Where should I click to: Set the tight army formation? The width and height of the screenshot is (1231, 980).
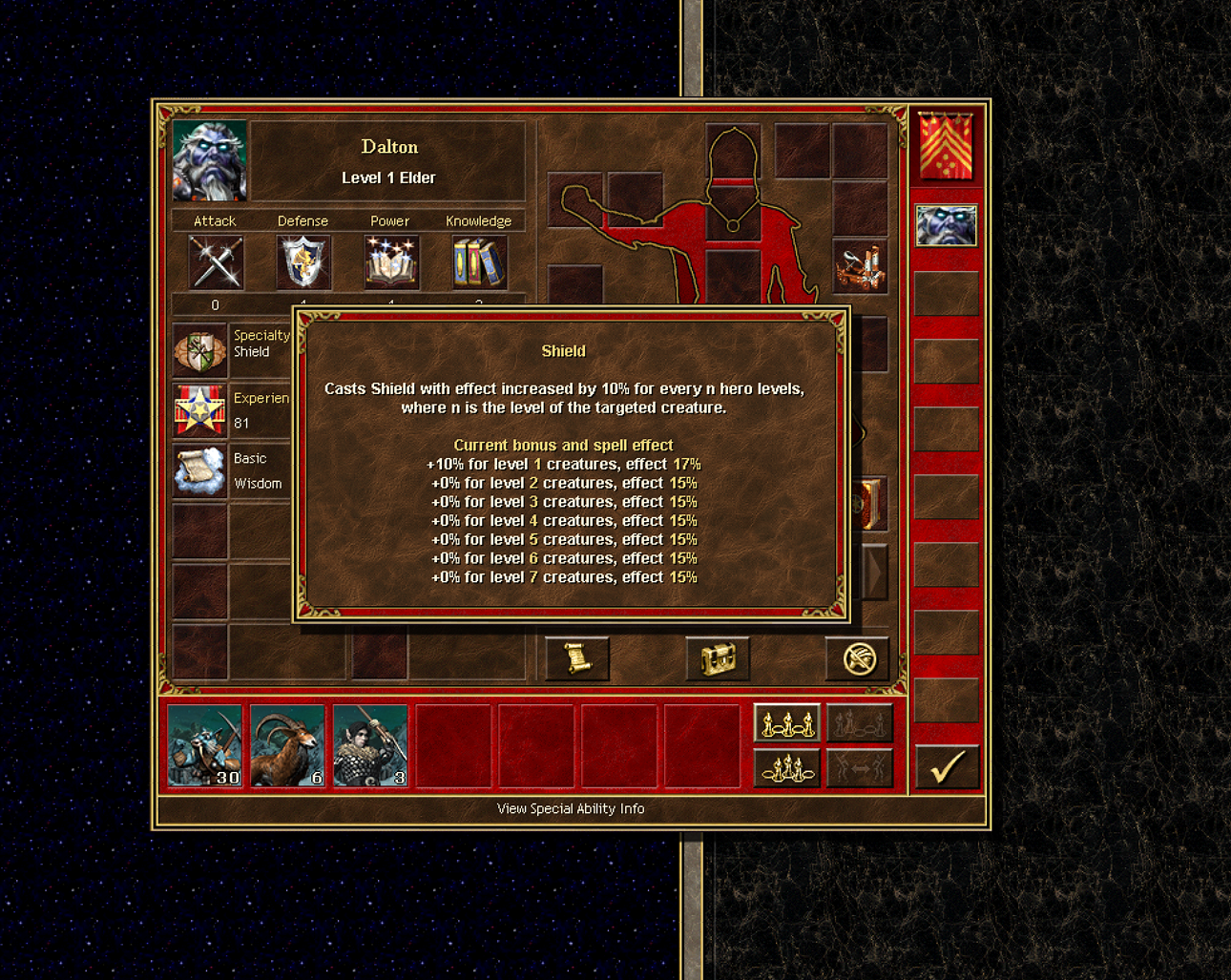[x=786, y=767]
